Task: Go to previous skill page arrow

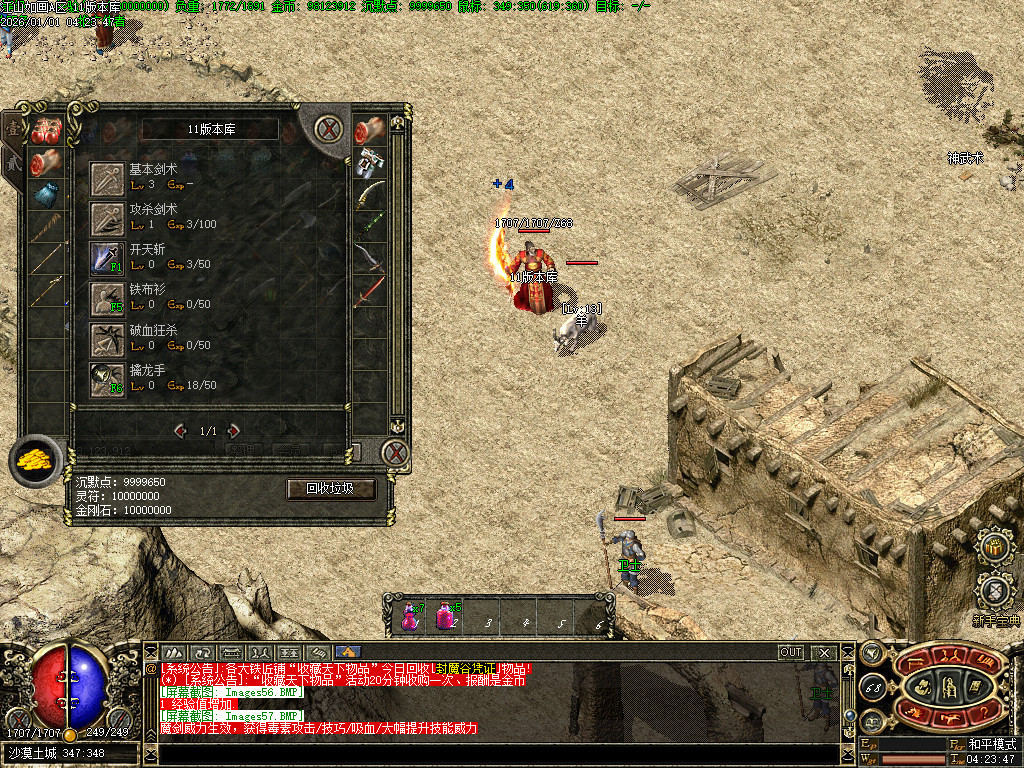Action: [181, 431]
